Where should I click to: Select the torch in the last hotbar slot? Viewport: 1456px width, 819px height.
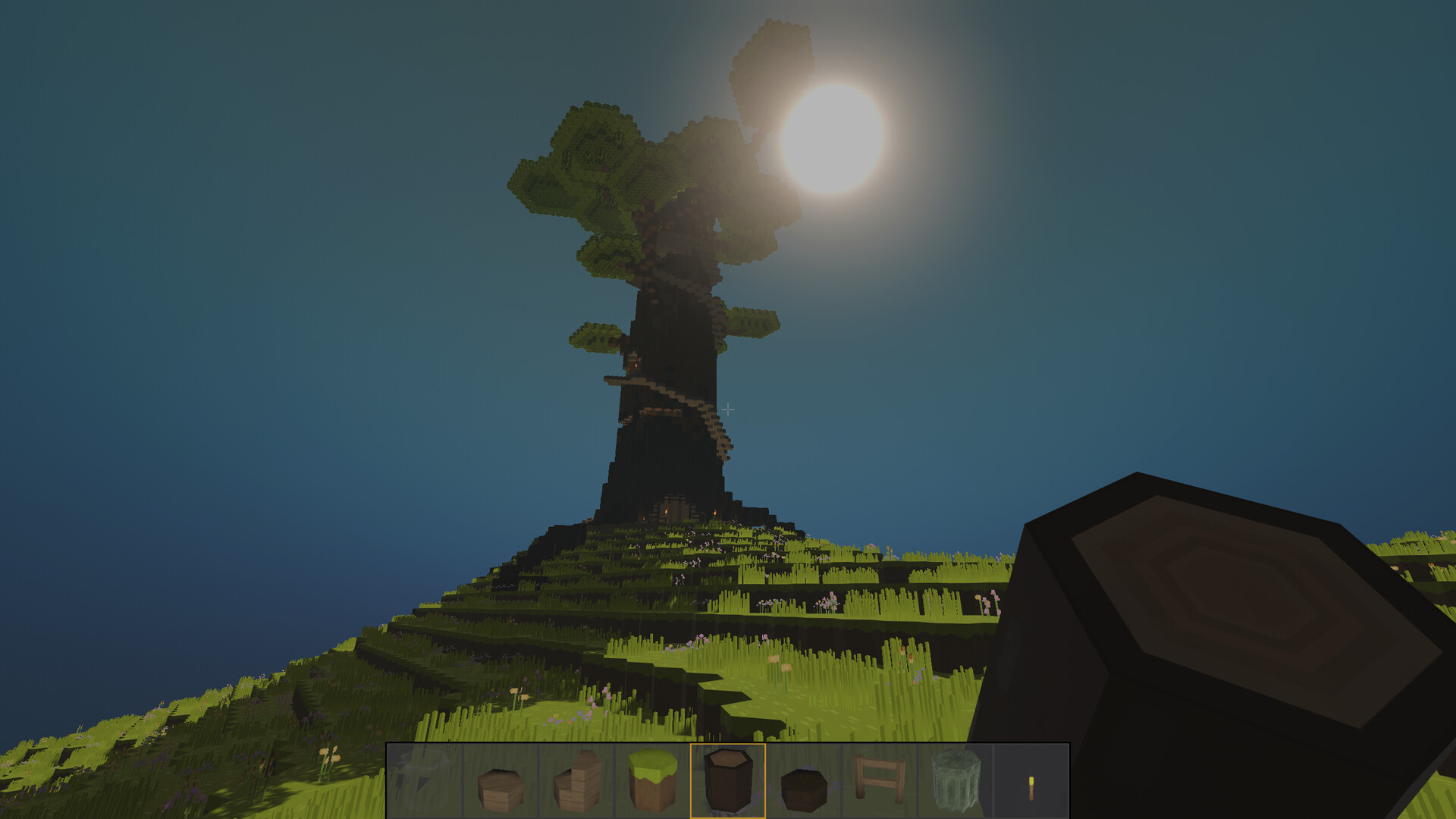(1030, 787)
